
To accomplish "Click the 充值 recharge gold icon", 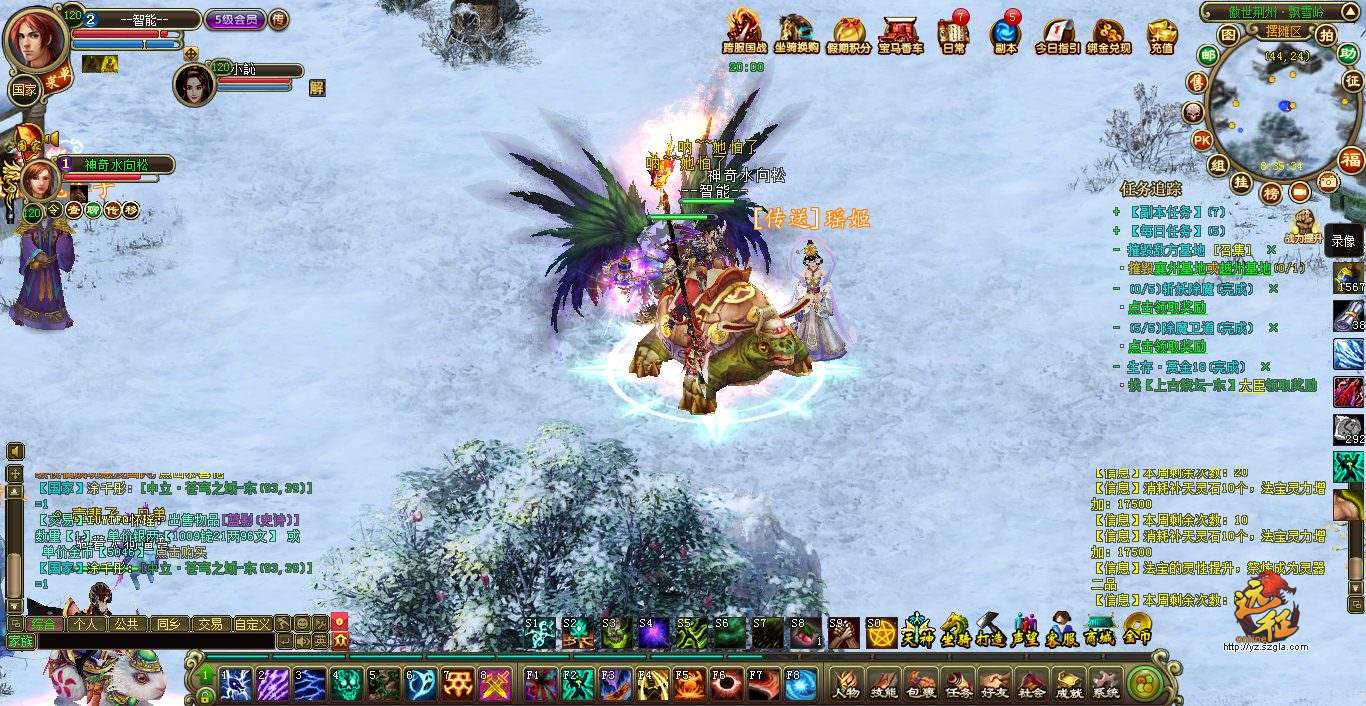I will (1161, 34).
